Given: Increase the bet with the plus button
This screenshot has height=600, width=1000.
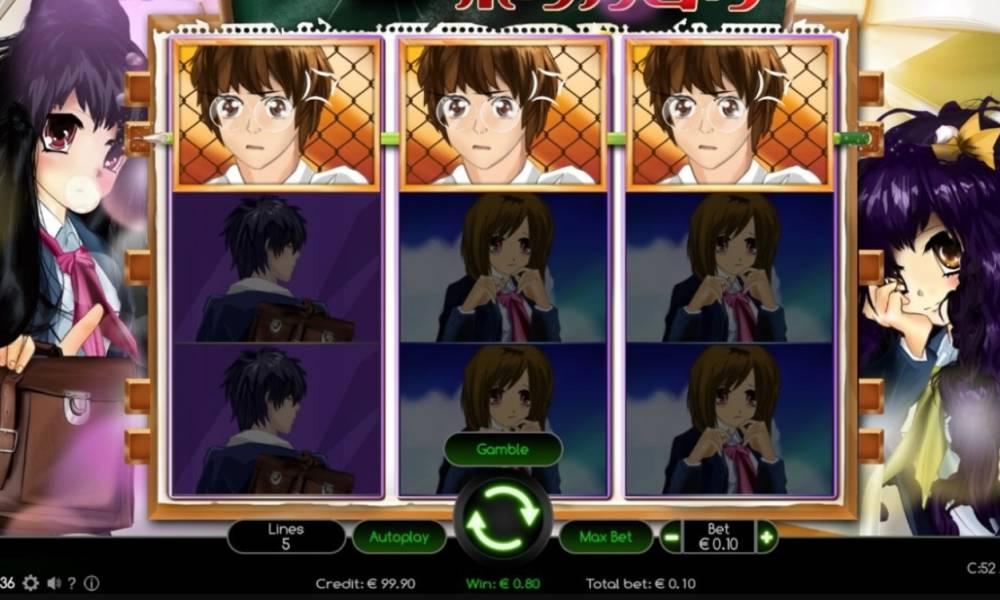Looking at the screenshot, I should coord(767,537).
